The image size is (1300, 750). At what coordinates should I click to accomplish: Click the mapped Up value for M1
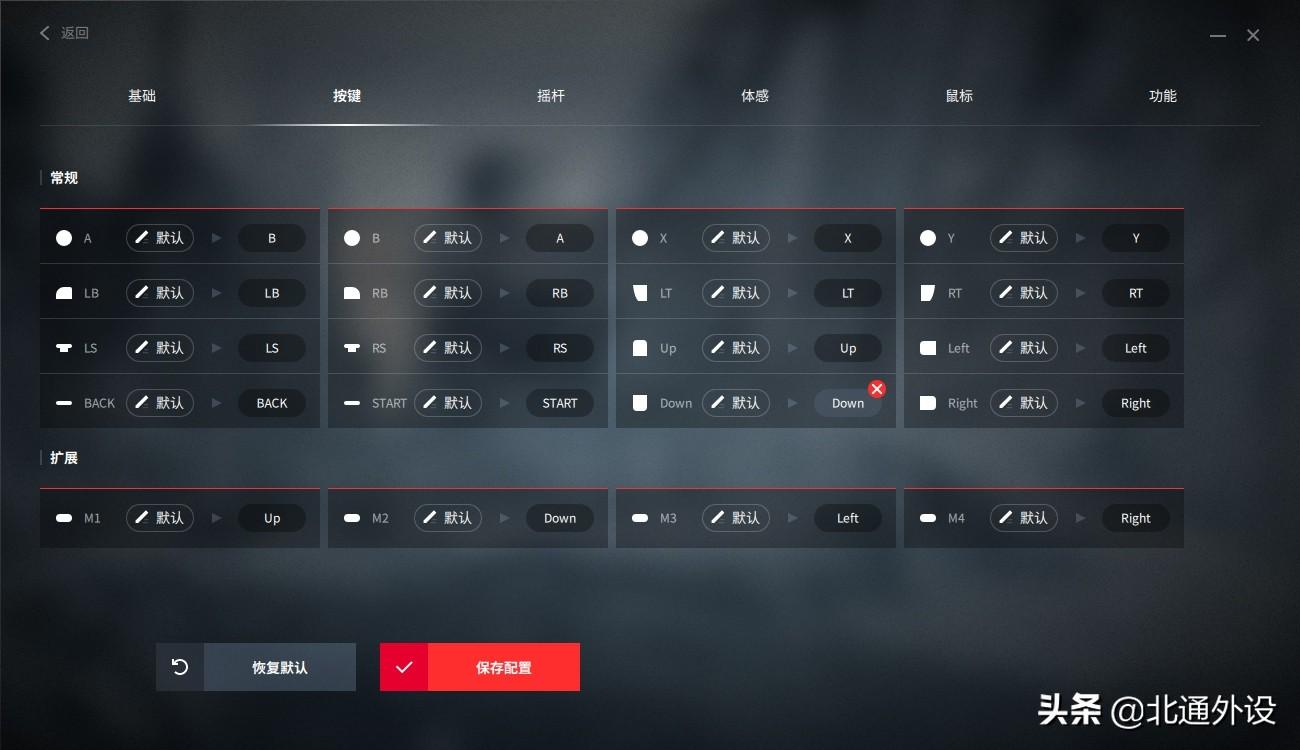tap(272, 518)
